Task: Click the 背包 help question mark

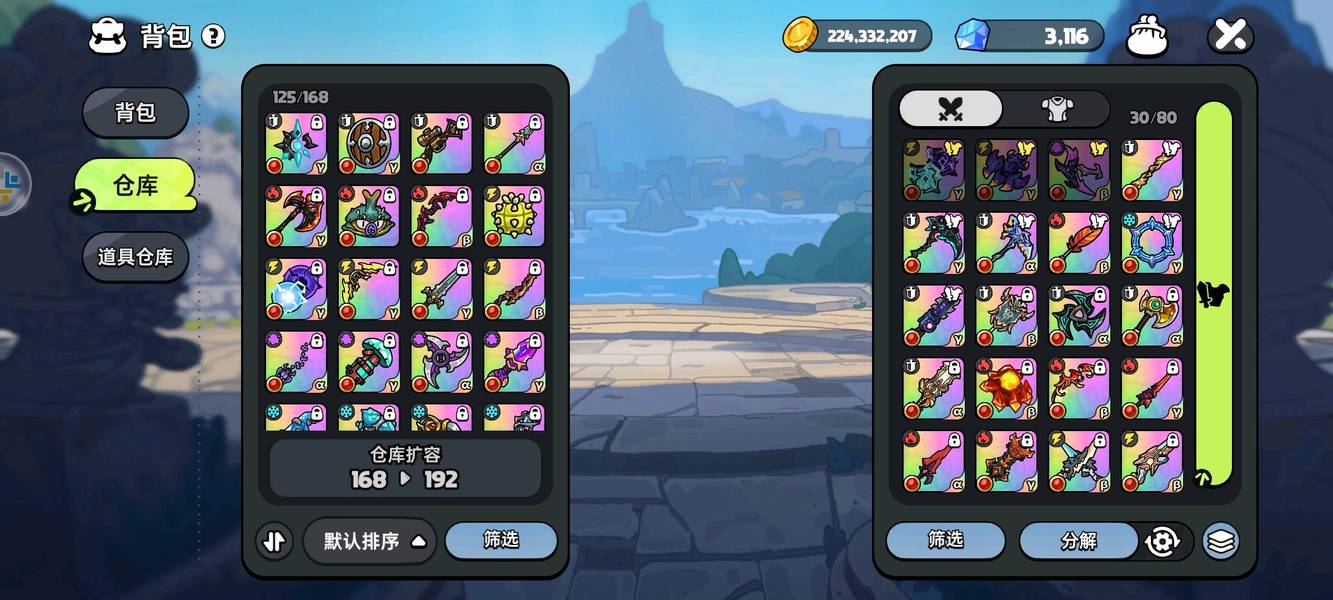Action: (x=213, y=37)
